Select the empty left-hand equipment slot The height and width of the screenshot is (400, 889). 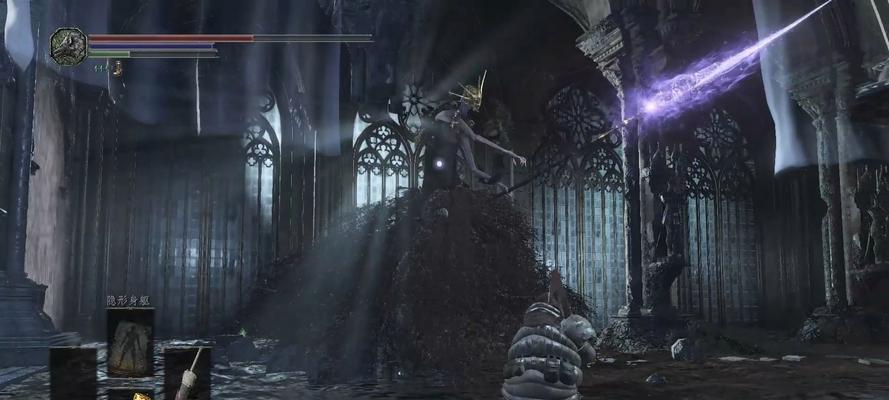tap(73, 372)
